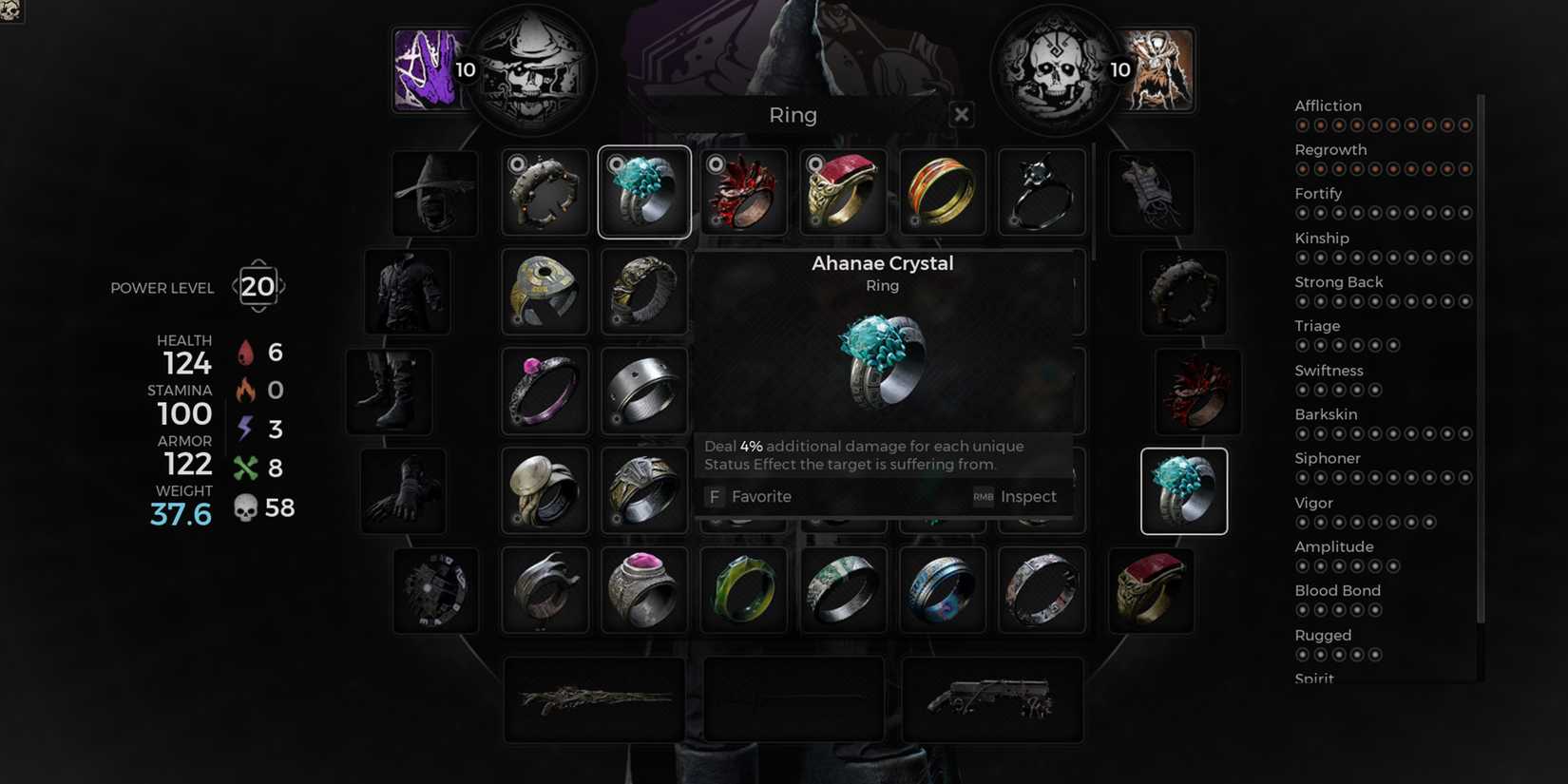The image size is (1568, 784).
Task: Select the shock resistance lightning icon
Action: coord(248,428)
